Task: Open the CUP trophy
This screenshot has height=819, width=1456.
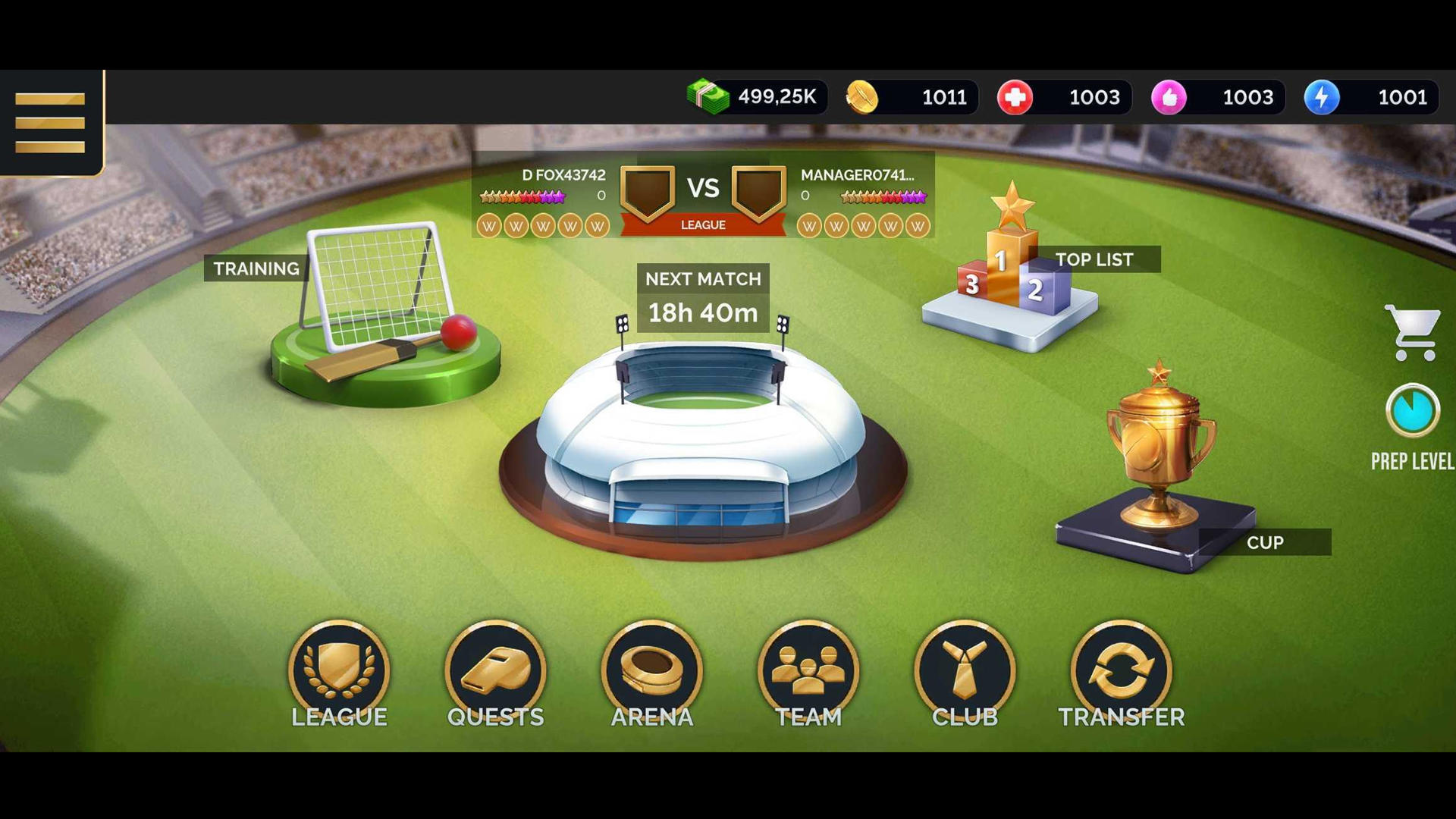Action: 1160,447
